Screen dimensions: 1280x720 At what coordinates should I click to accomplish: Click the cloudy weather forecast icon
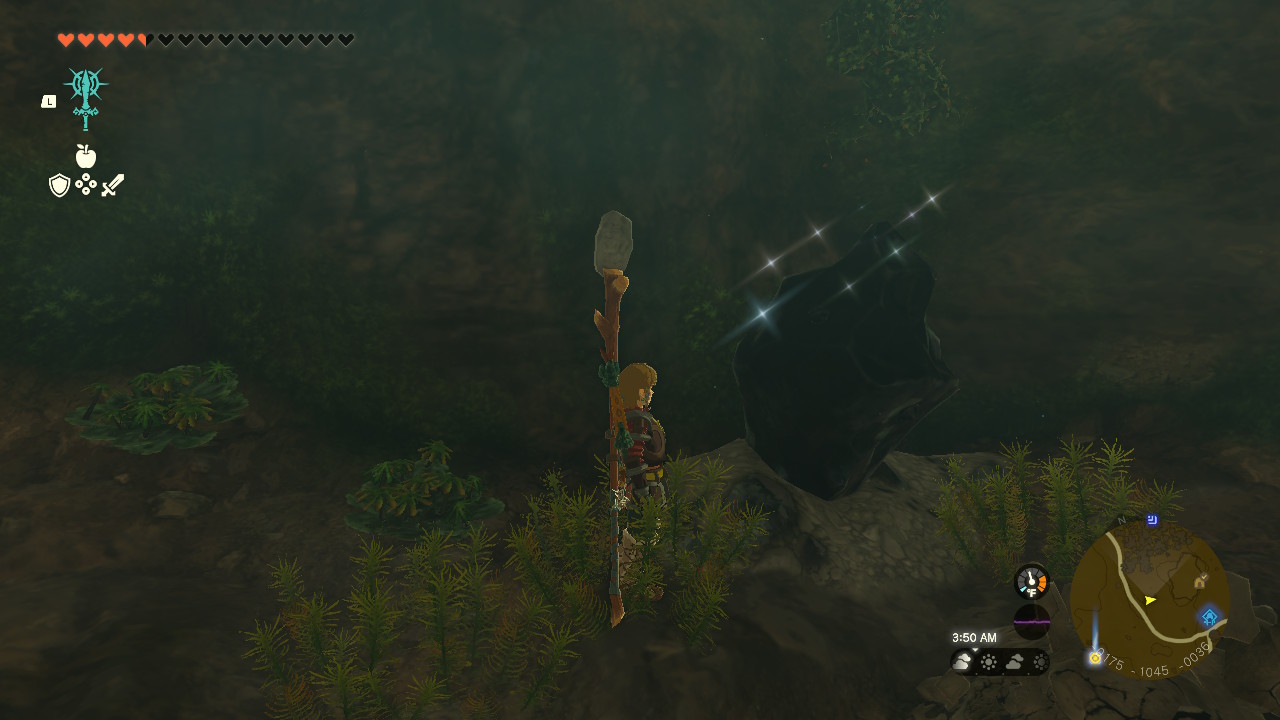point(961,660)
